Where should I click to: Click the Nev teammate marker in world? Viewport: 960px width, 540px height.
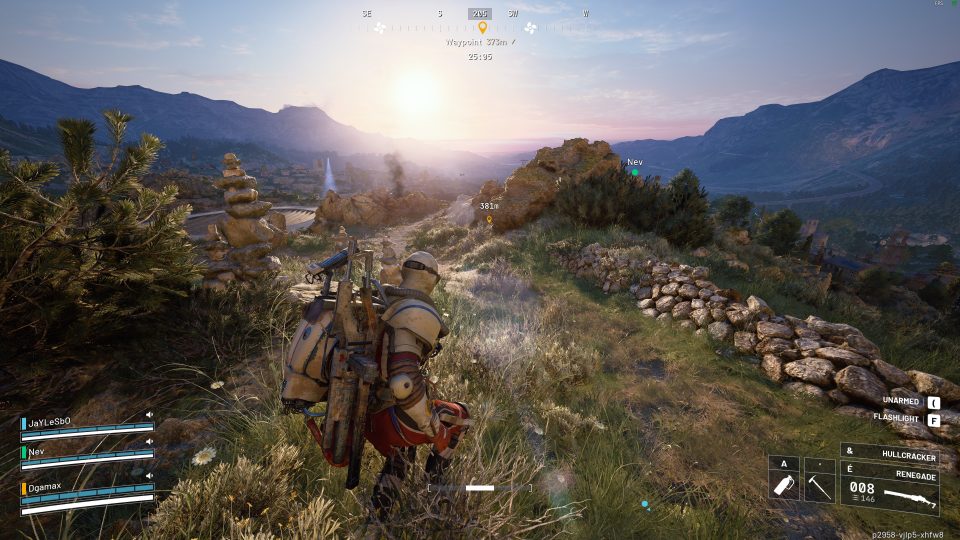click(634, 172)
